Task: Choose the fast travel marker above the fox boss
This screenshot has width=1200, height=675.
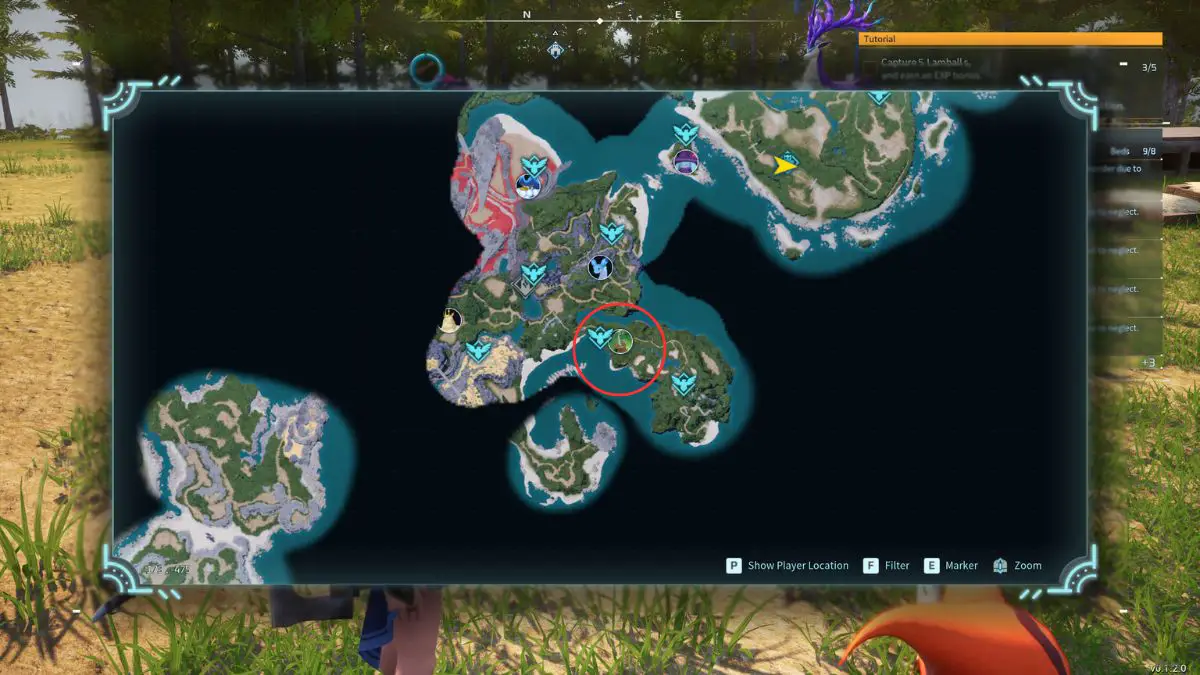Action: (611, 233)
